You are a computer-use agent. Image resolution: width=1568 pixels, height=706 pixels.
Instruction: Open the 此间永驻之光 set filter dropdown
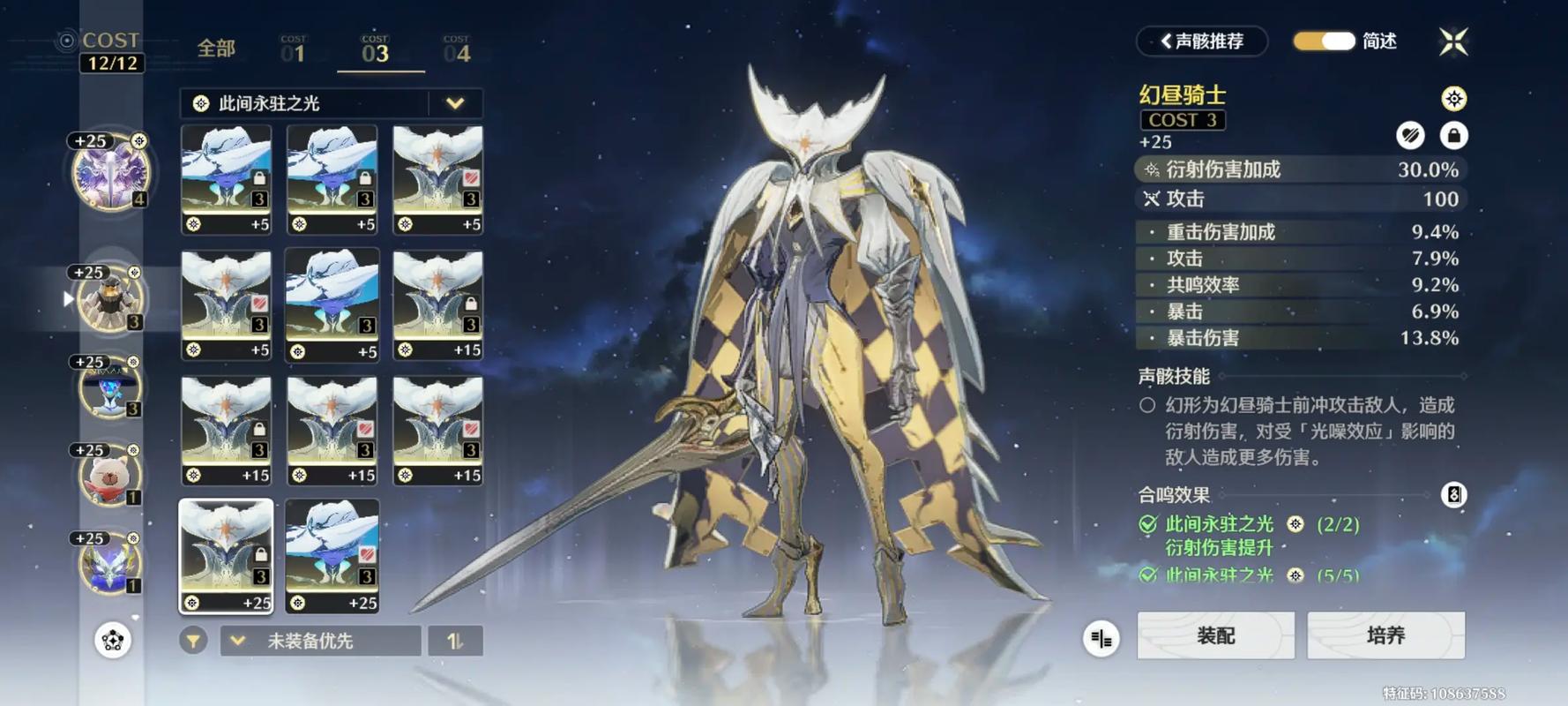(454, 103)
